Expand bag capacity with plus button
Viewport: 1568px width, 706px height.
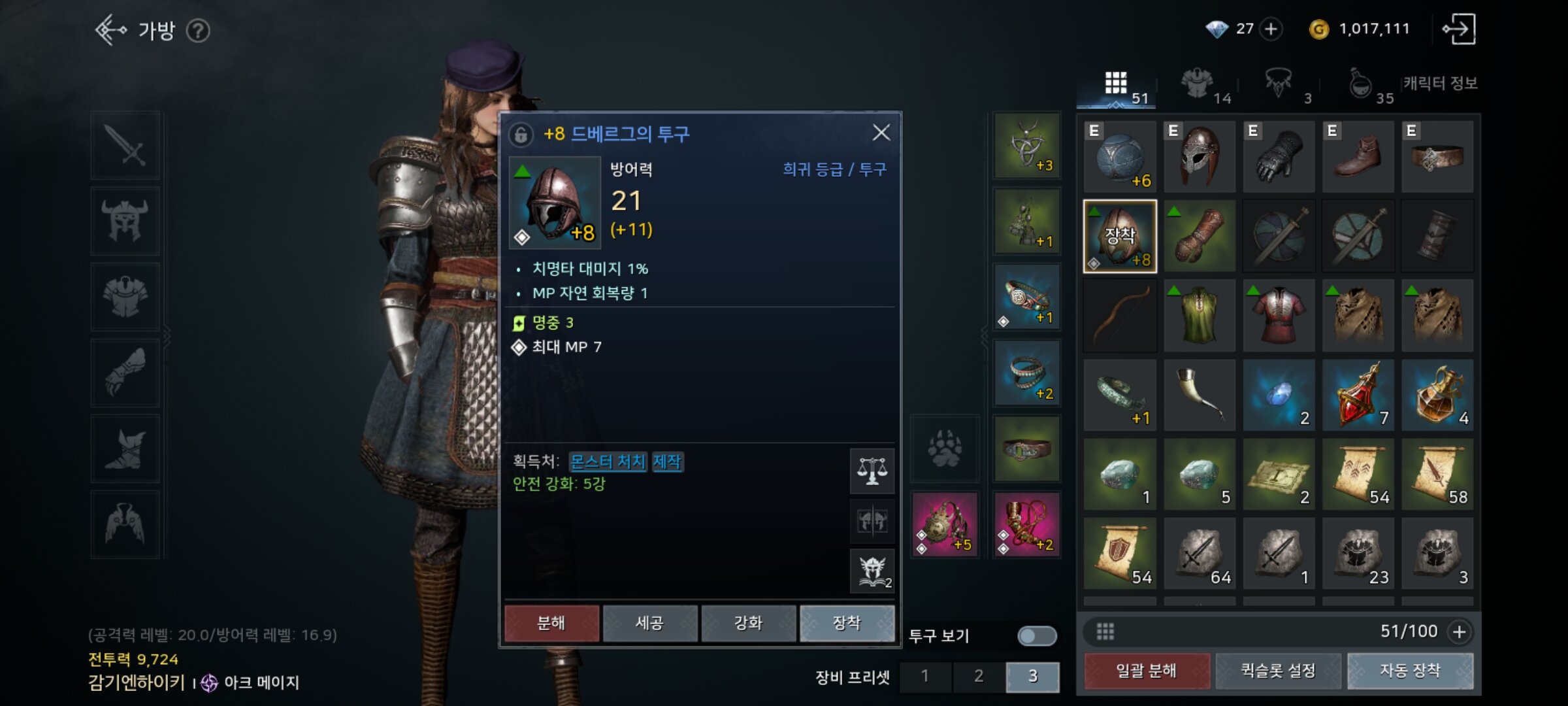[1460, 631]
